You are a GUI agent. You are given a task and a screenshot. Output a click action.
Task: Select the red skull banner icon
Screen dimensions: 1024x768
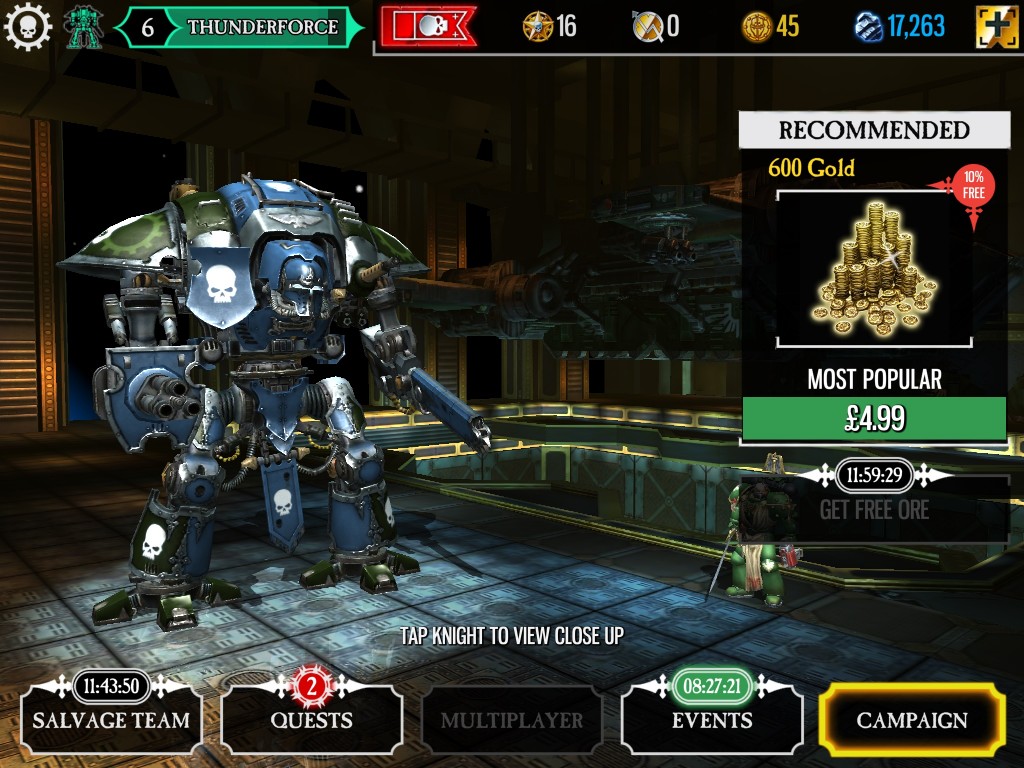tap(428, 27)
